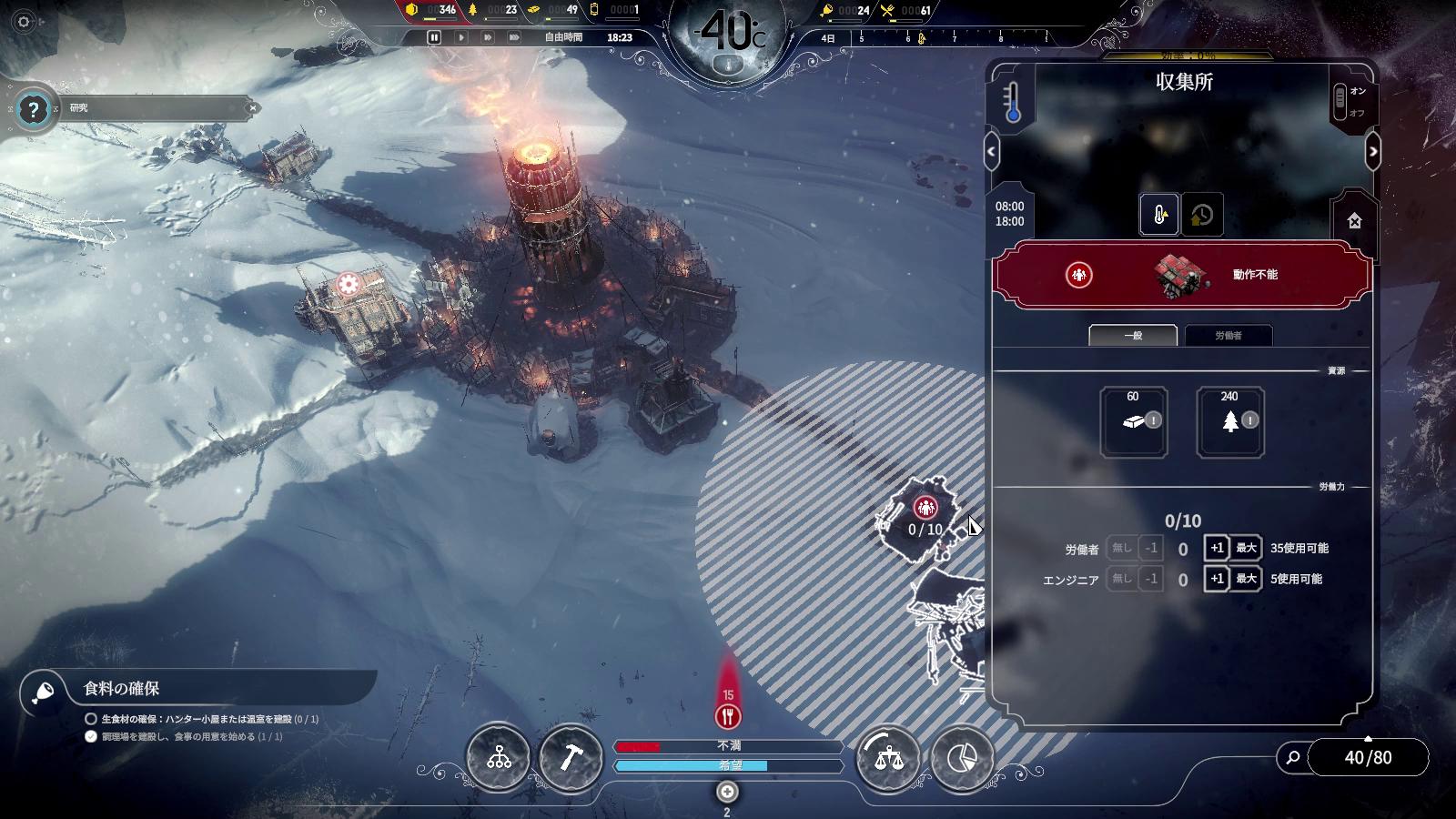The height and width of the screenshot is (819, 1456).
Task: Assign maximum 労働者 with 最大
Action: (1246, 548)
